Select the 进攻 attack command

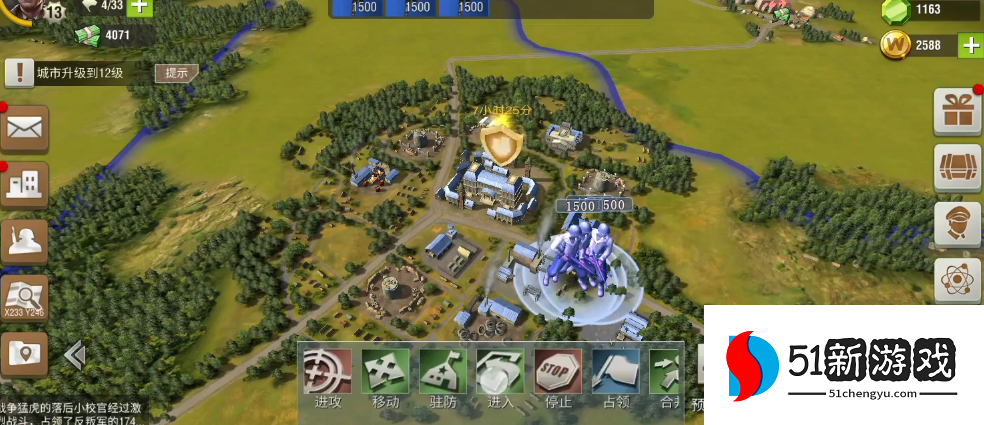327,373
